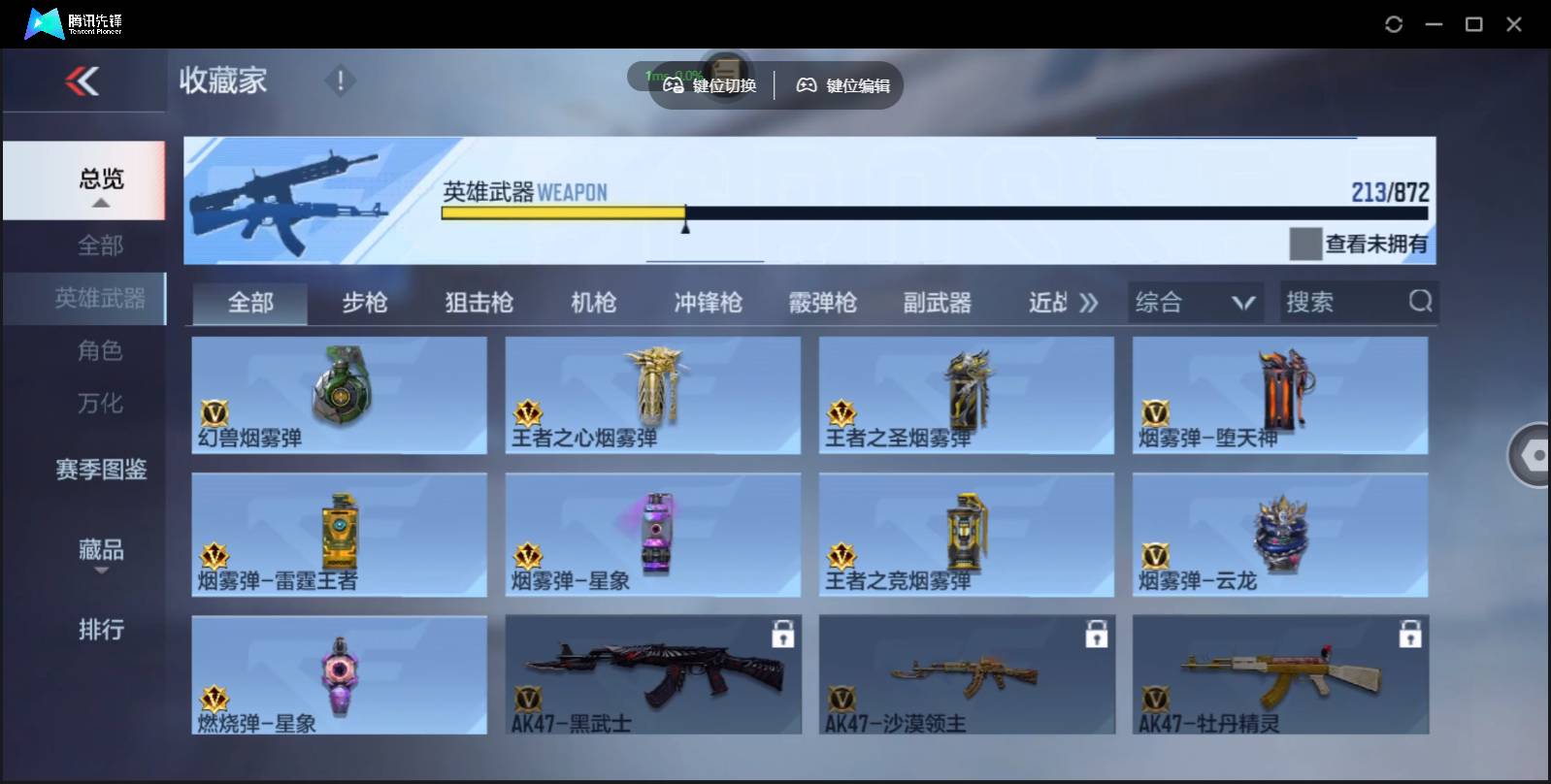
Task: Click the 英雄武器 progress bar marker
Action: tap(687, 225)
